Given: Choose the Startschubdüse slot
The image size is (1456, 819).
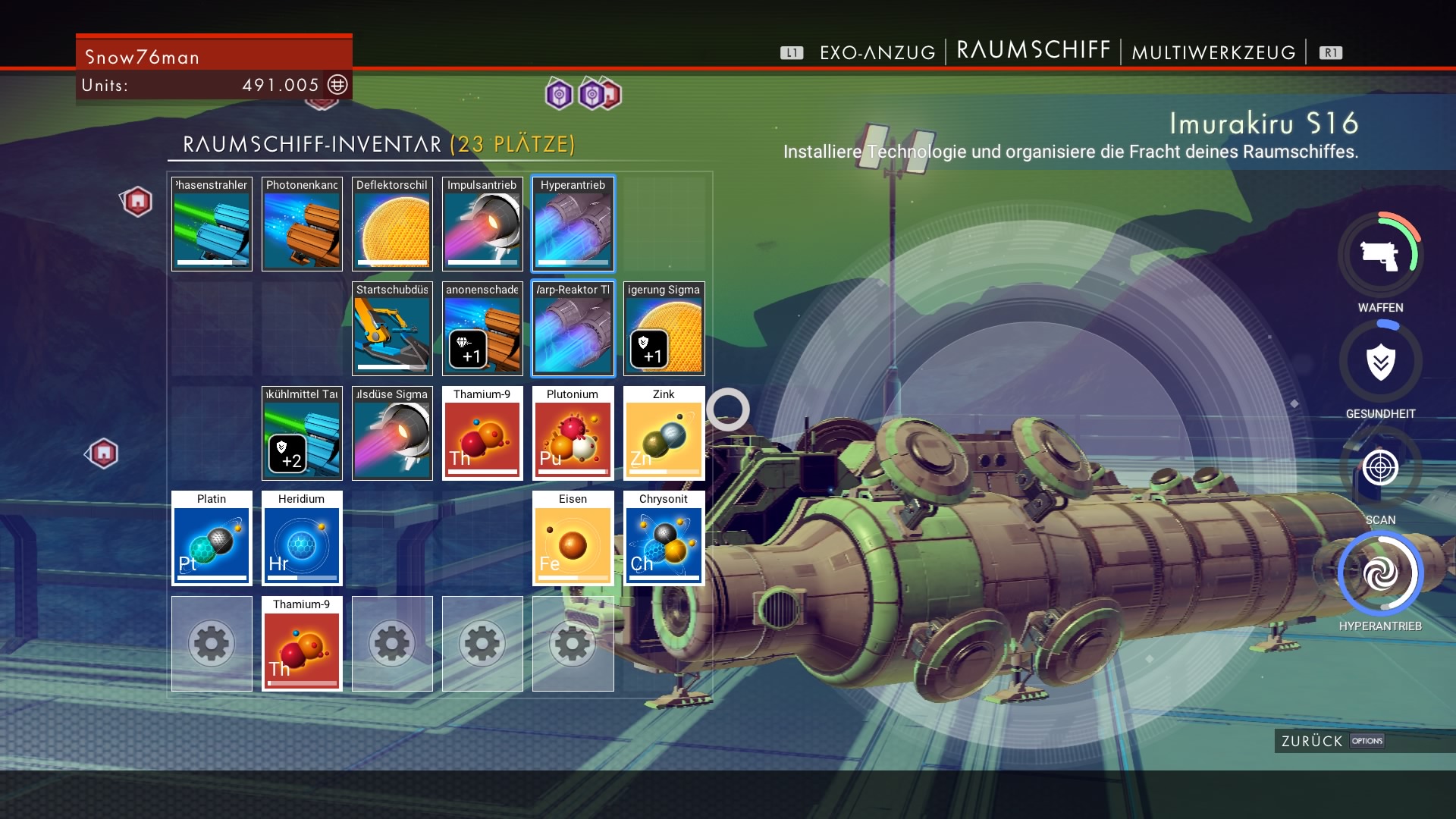Looking at the screenshot, I should [x=392, y=329].
